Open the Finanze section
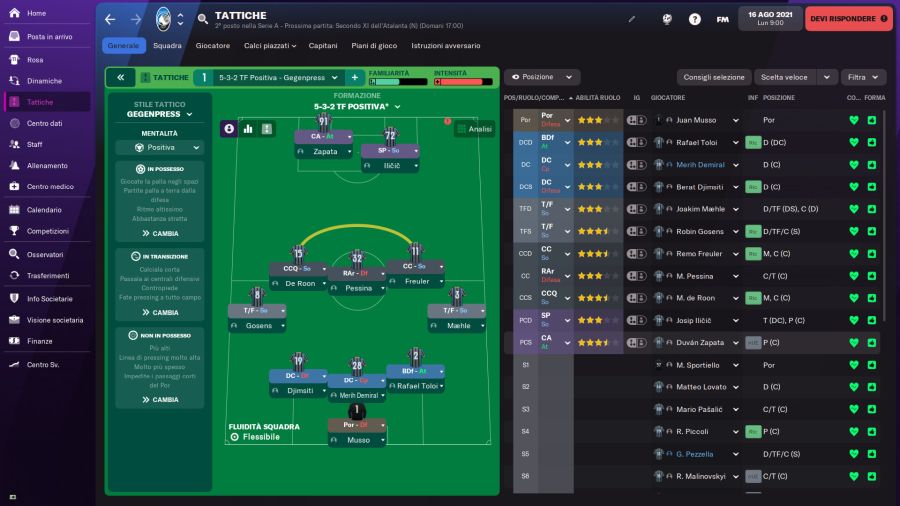 [40, 341]
